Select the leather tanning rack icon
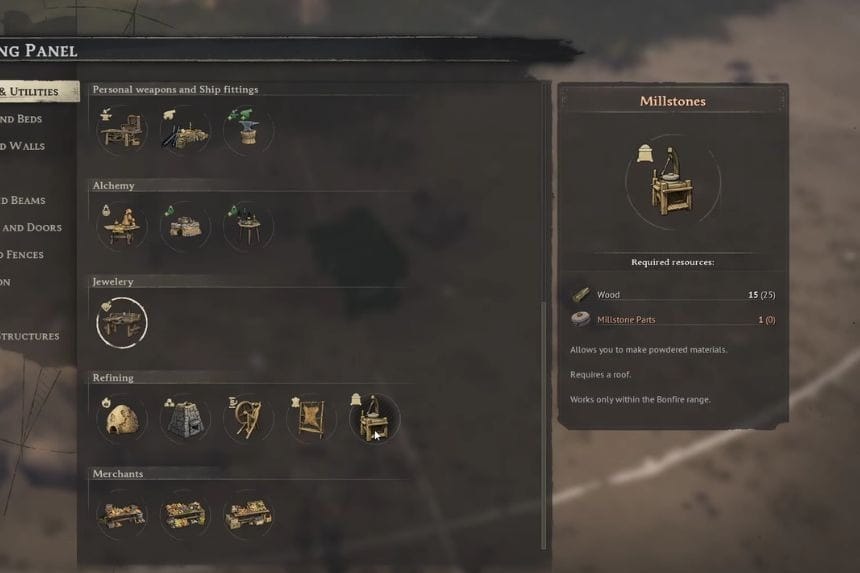 [311, 418]
